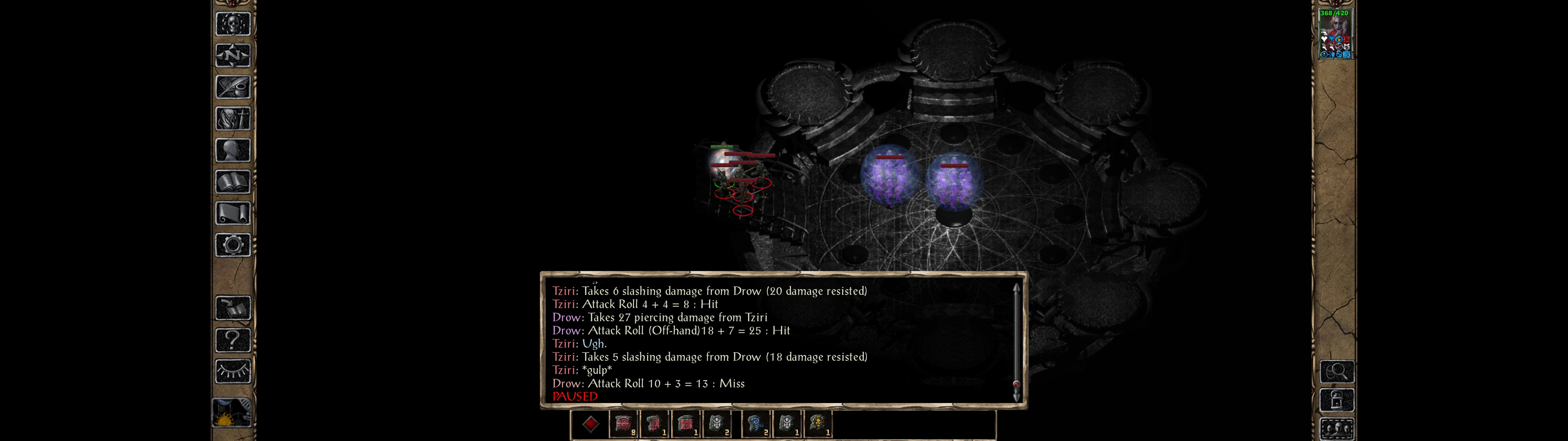Click the magnifying glass button

pyautogui.click(x=1337, y=371)
